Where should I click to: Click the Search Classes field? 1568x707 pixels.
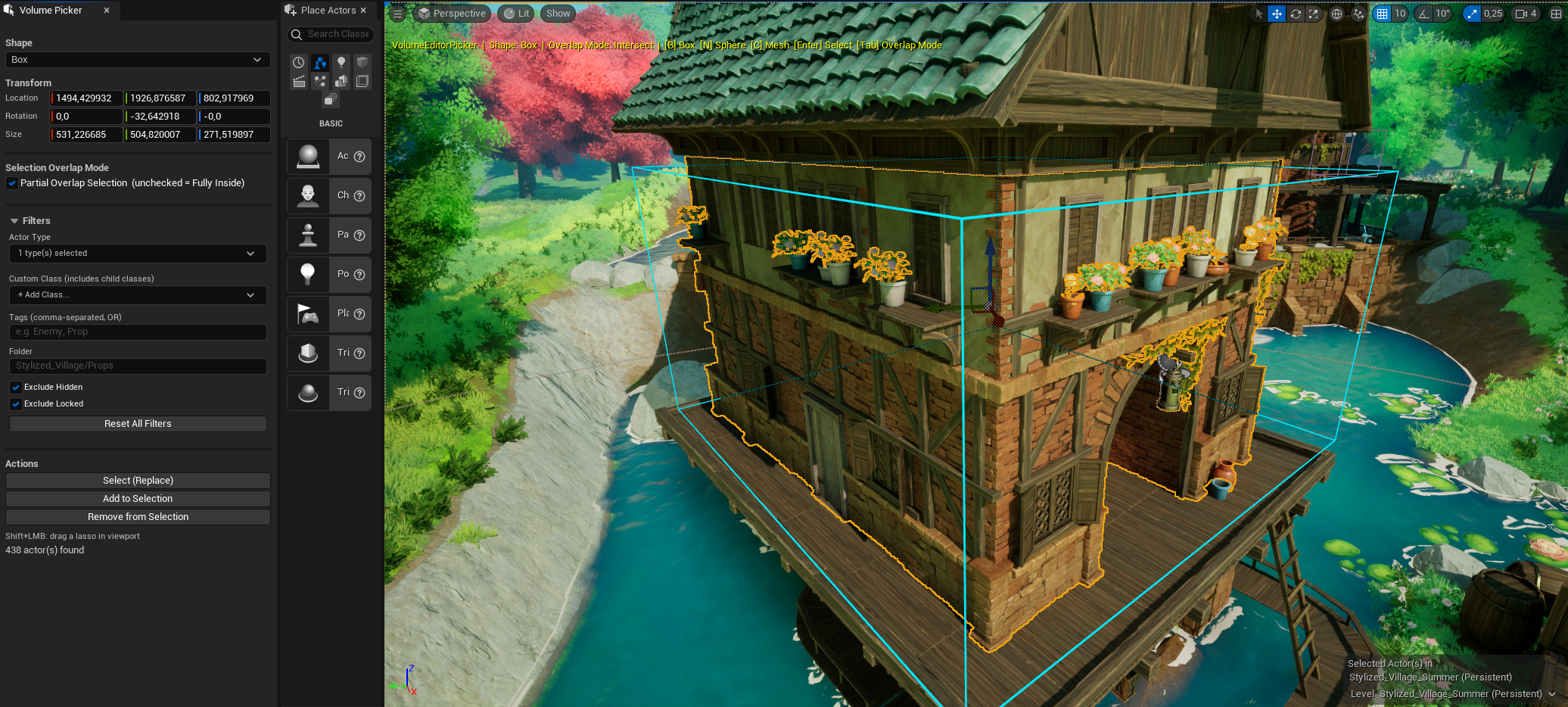(338, 34)
